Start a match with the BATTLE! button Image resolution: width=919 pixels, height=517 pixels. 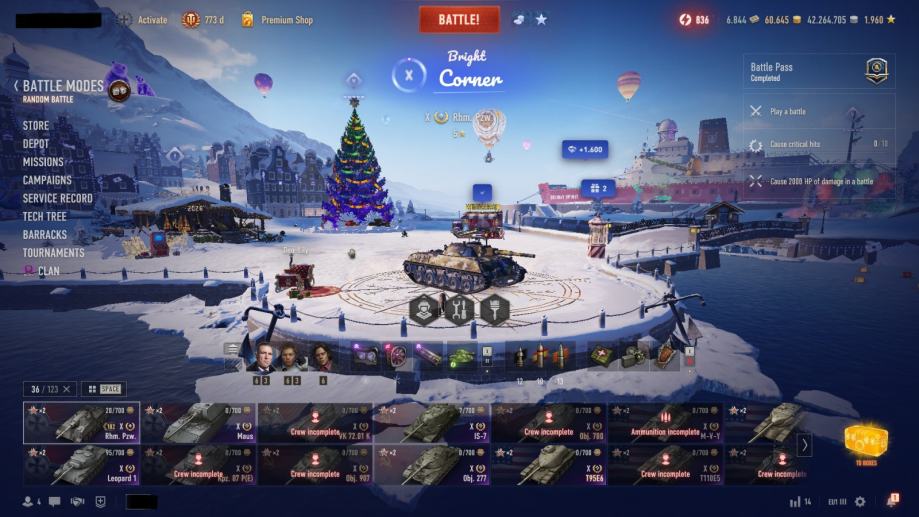tap(459, 19)
